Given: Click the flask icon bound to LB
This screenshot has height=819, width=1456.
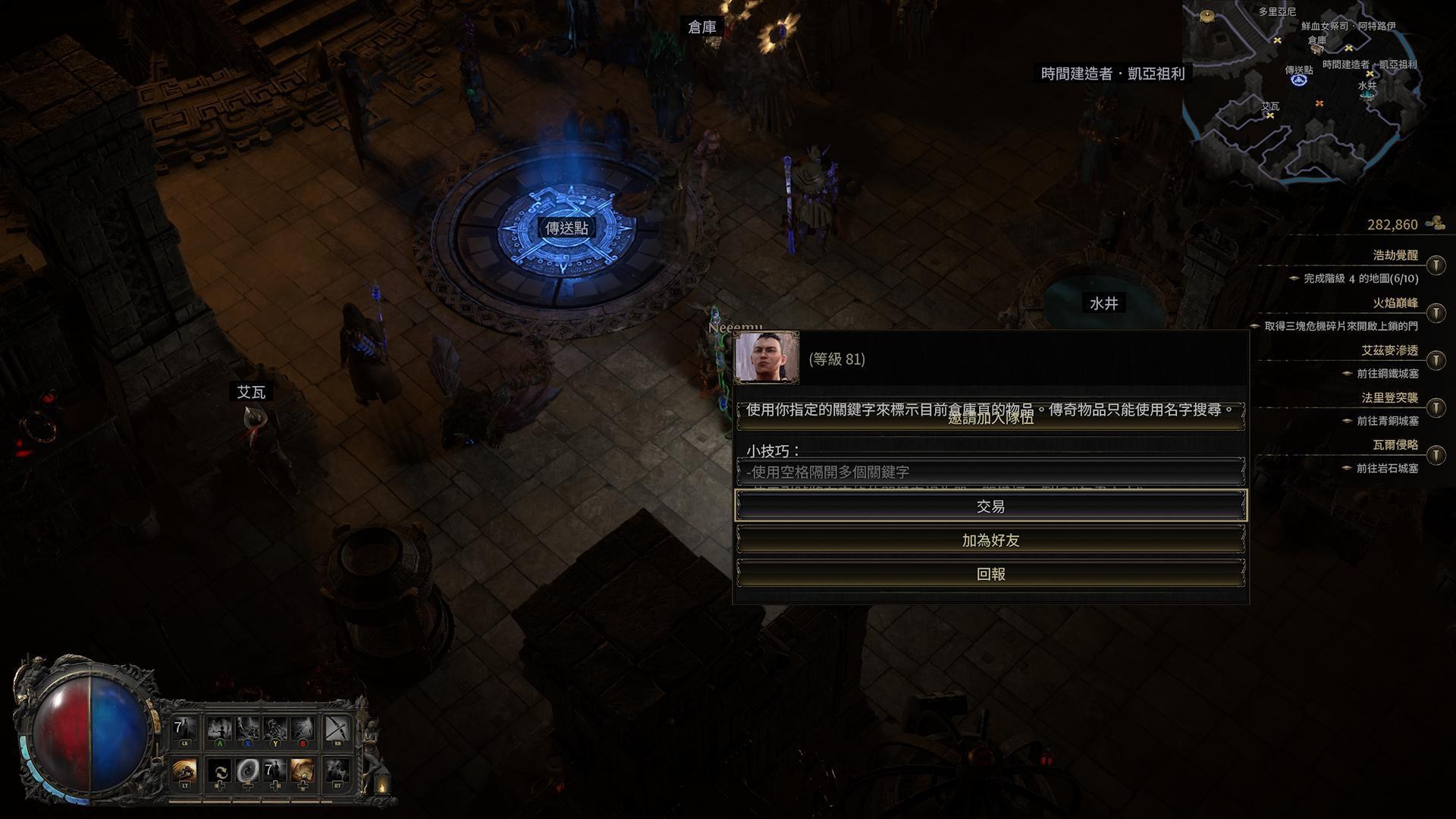Looking at the screenshot, I should point(184,728).
